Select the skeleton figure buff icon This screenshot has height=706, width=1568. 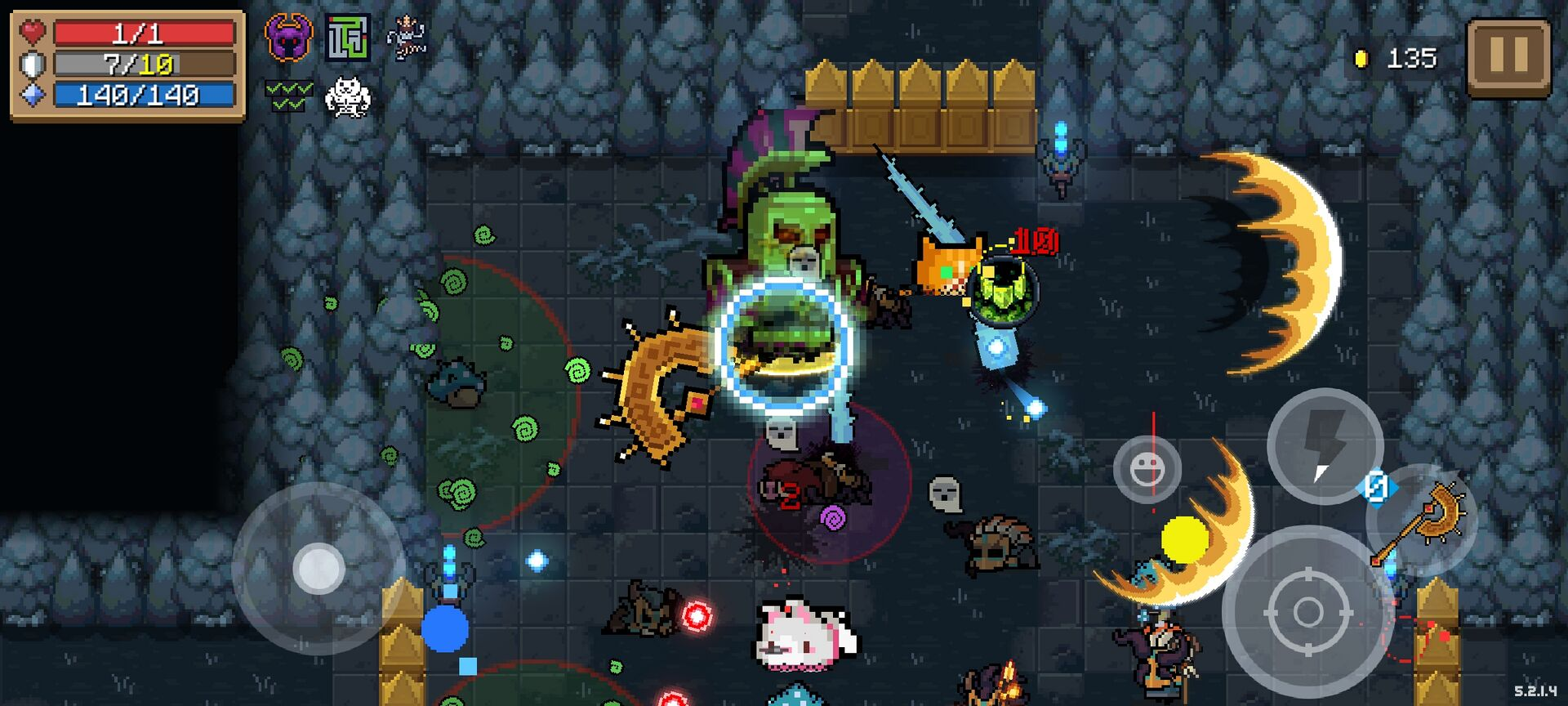pyautogui.click(x=406, y=38)
